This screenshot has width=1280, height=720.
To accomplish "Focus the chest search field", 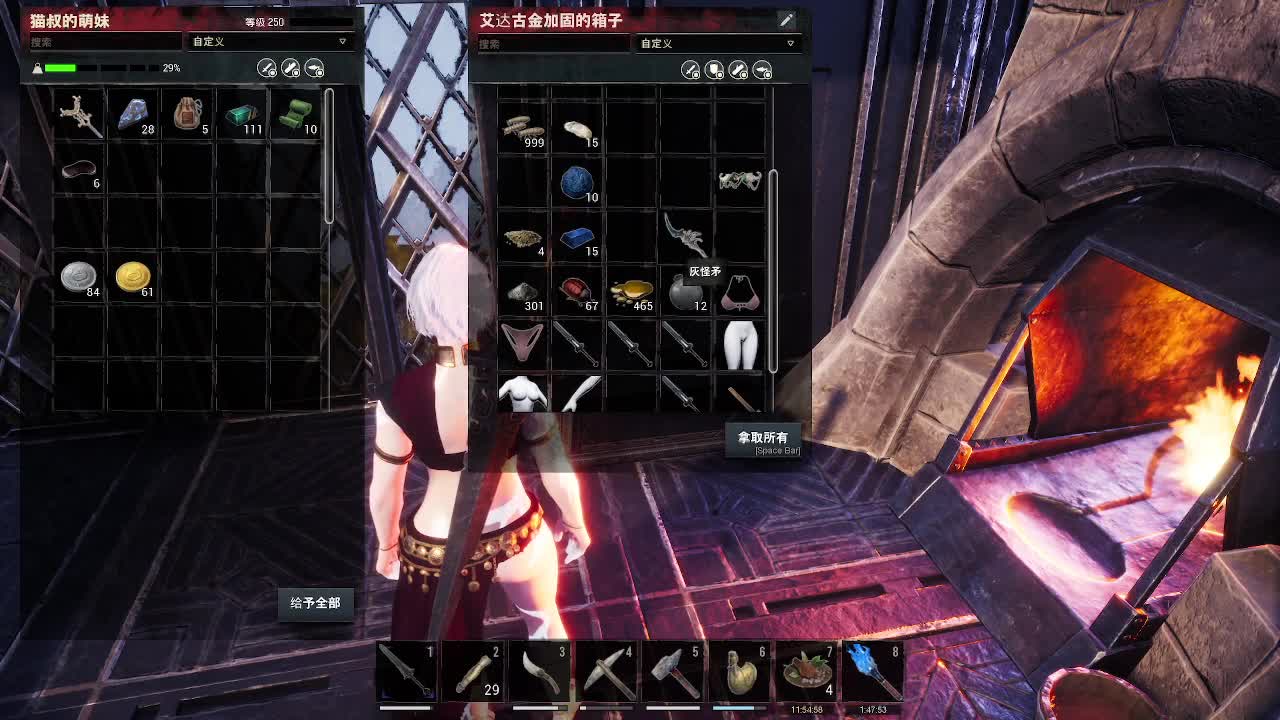I will [552, 44].
